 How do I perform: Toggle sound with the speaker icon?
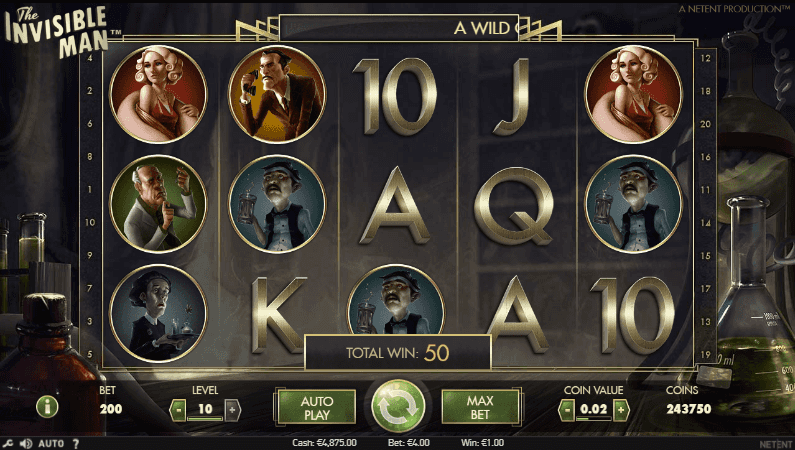tap(26, 443)
